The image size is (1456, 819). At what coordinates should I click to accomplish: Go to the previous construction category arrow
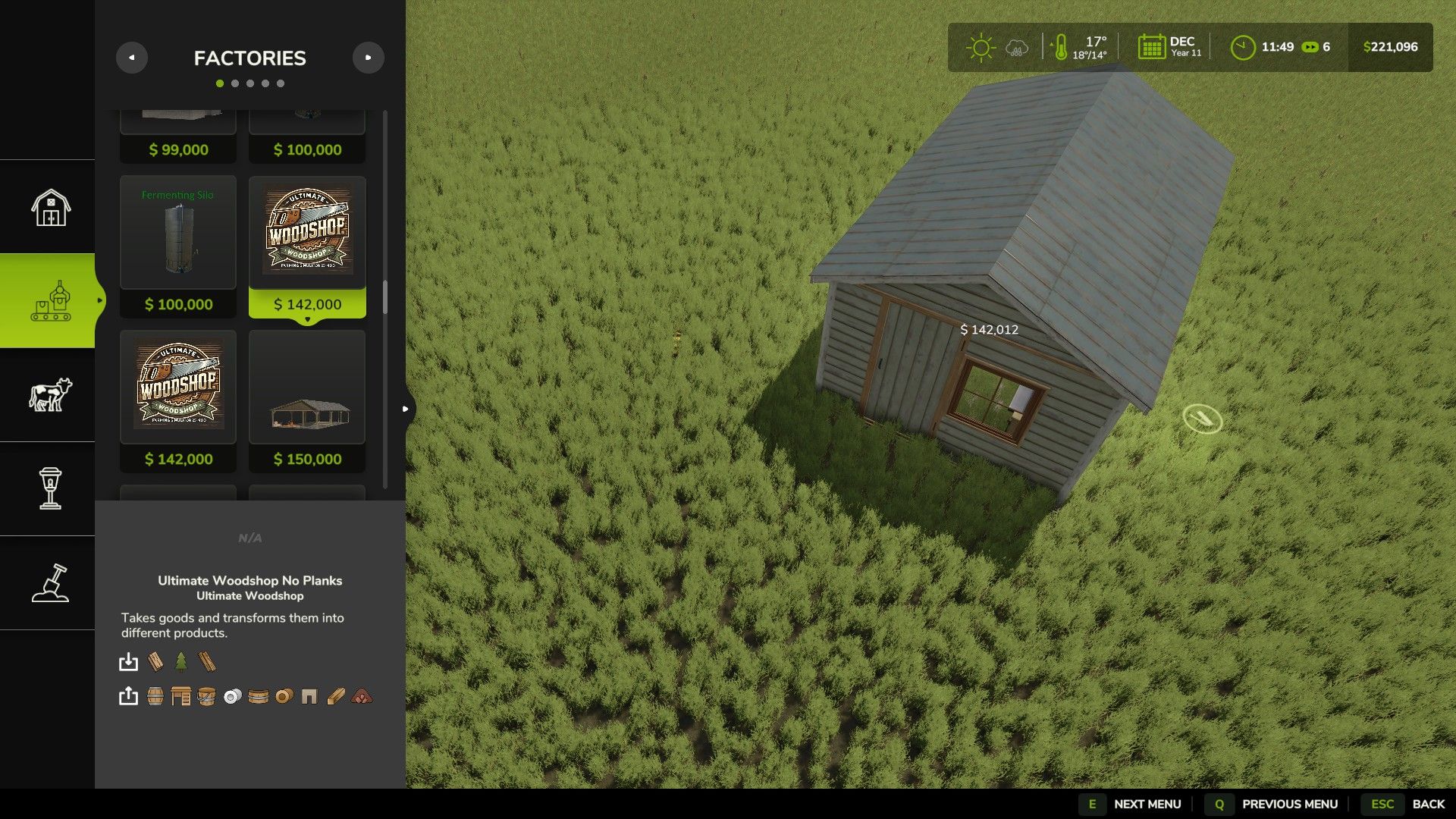pos(132,58)
